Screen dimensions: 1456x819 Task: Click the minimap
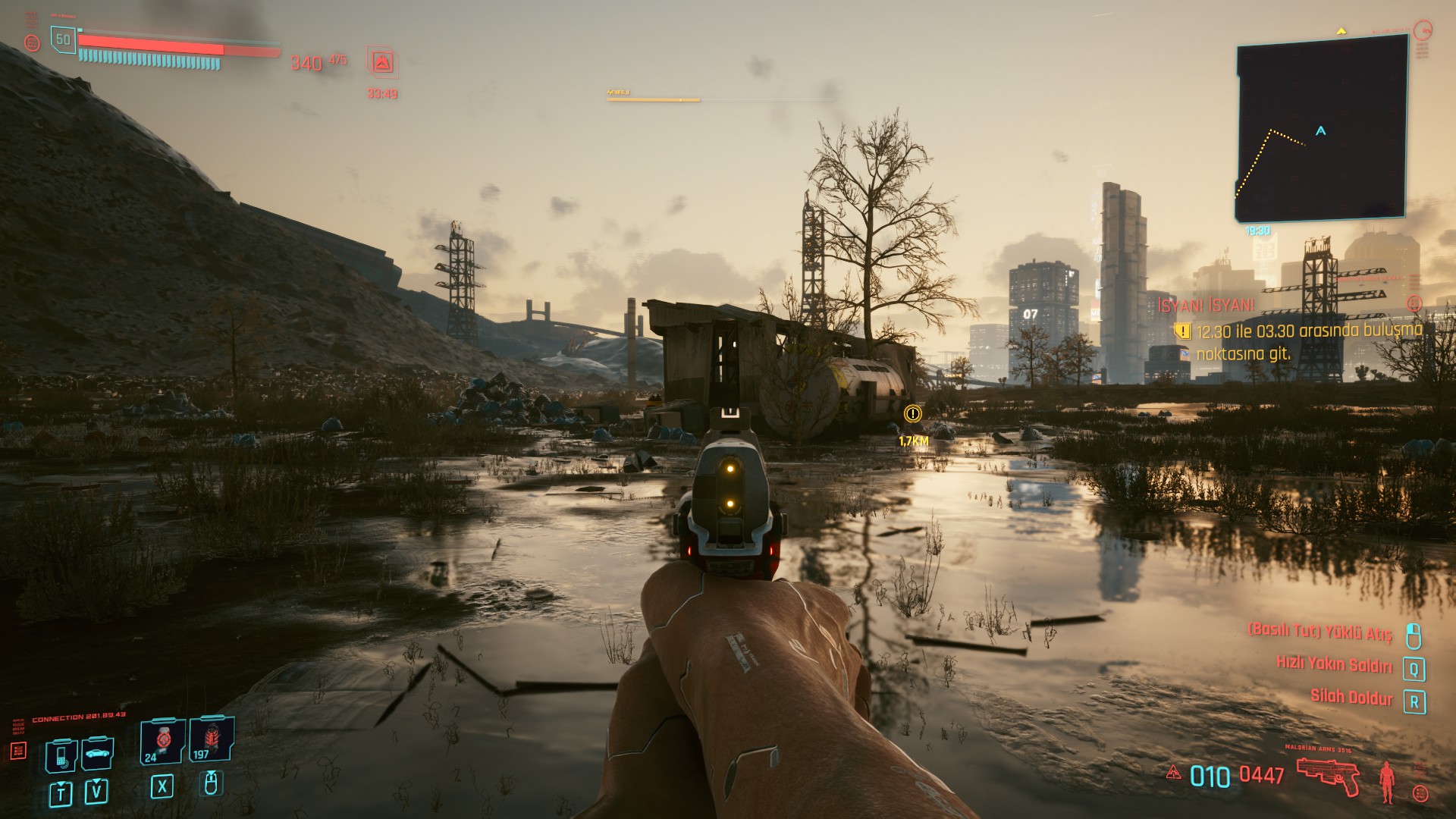pos(1321,130)
